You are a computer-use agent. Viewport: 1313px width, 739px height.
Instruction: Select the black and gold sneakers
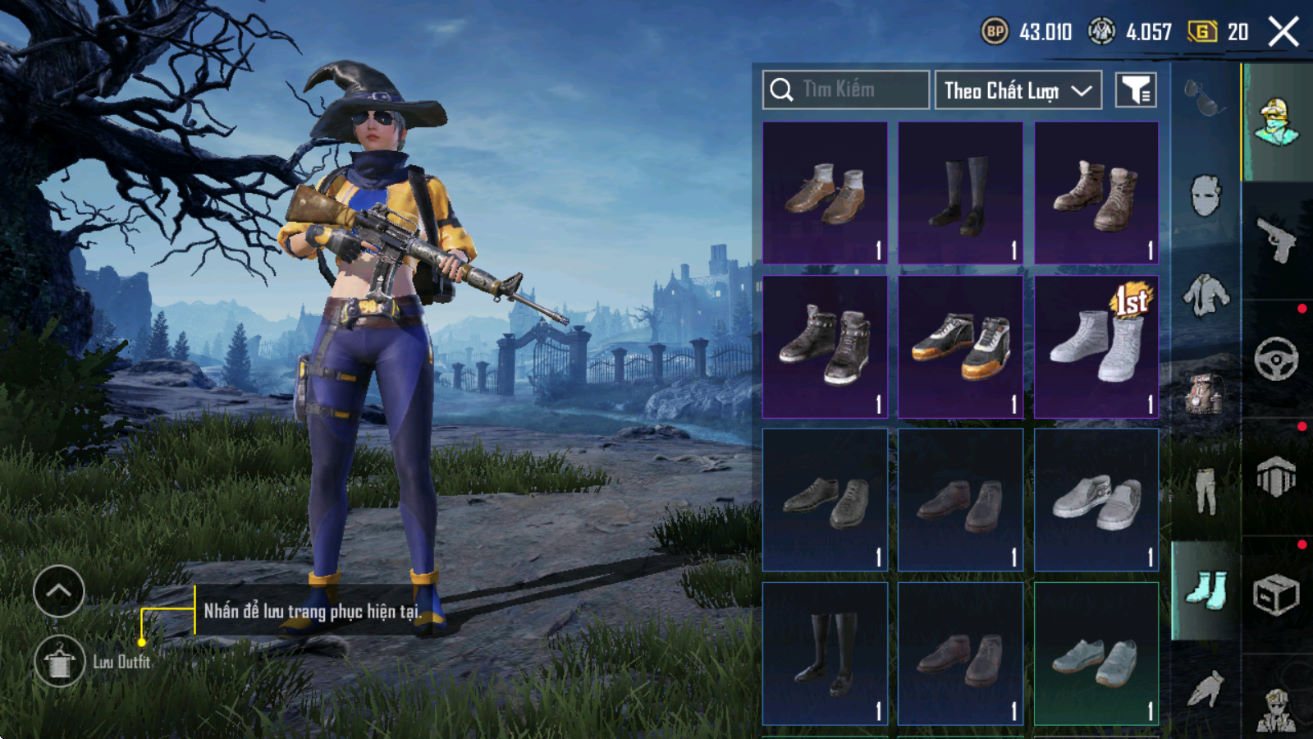[960, 346]
